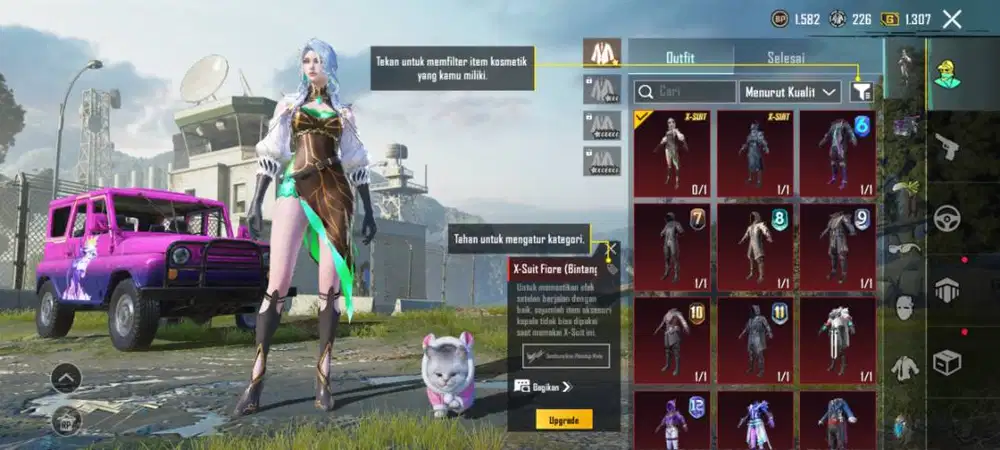Choose the outfit with badge 12

pyautogui.click(x=672, y=418)
